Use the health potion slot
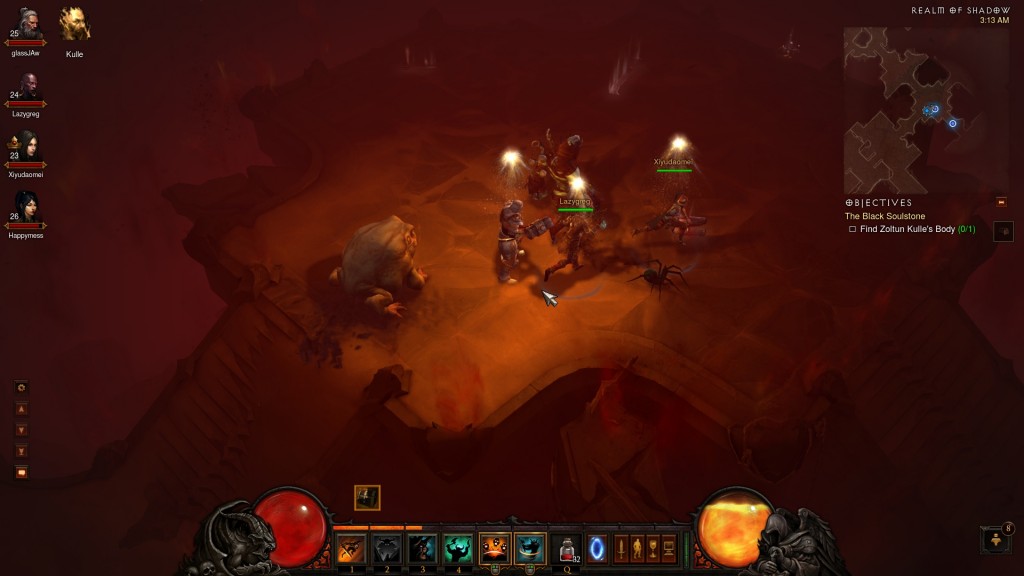Image resolution: width=1024 pixels, height=576 pixels. coord(566,548)
